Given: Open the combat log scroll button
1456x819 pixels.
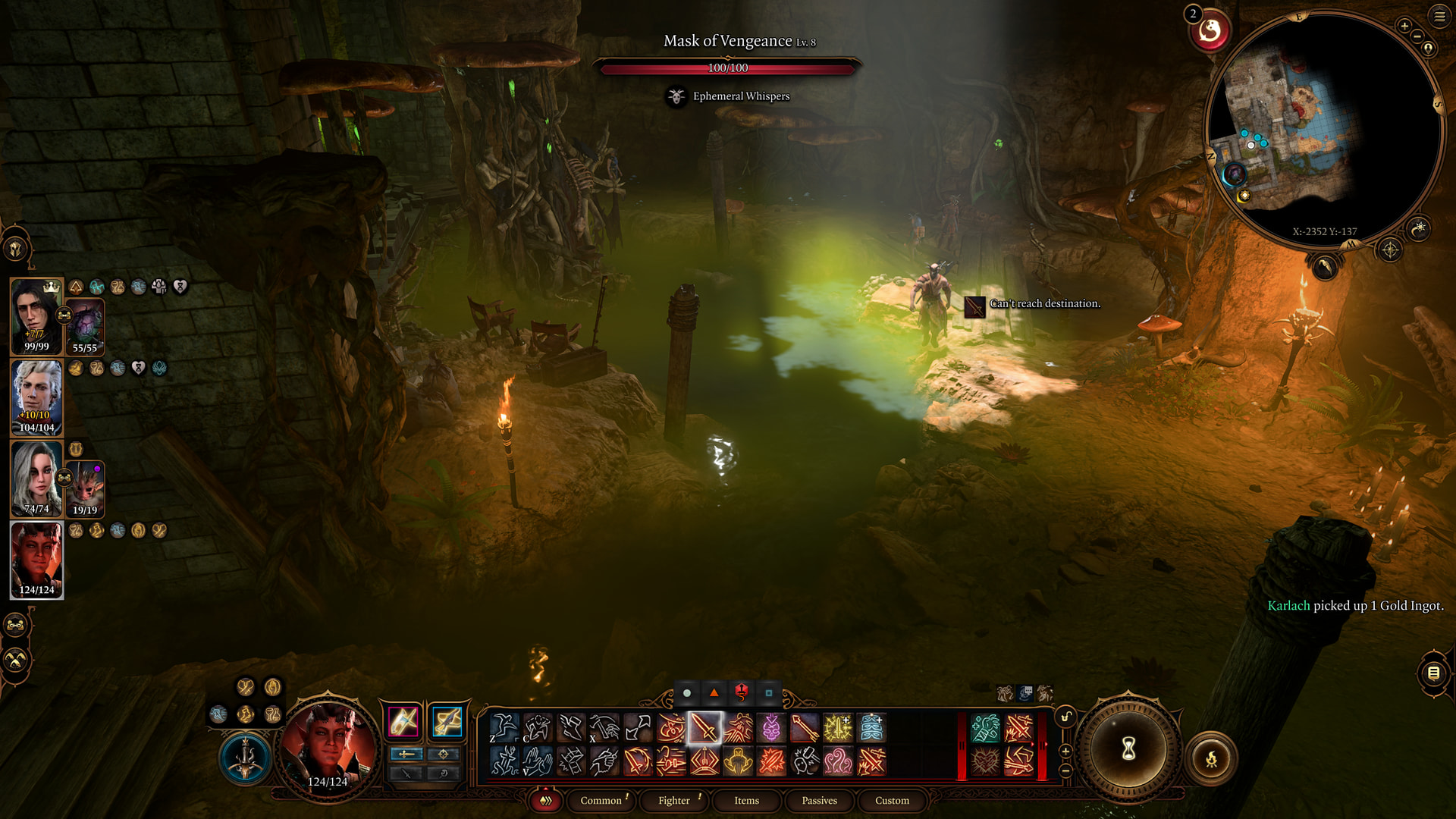Looking at the screenshot, I should click(1433, 673).
